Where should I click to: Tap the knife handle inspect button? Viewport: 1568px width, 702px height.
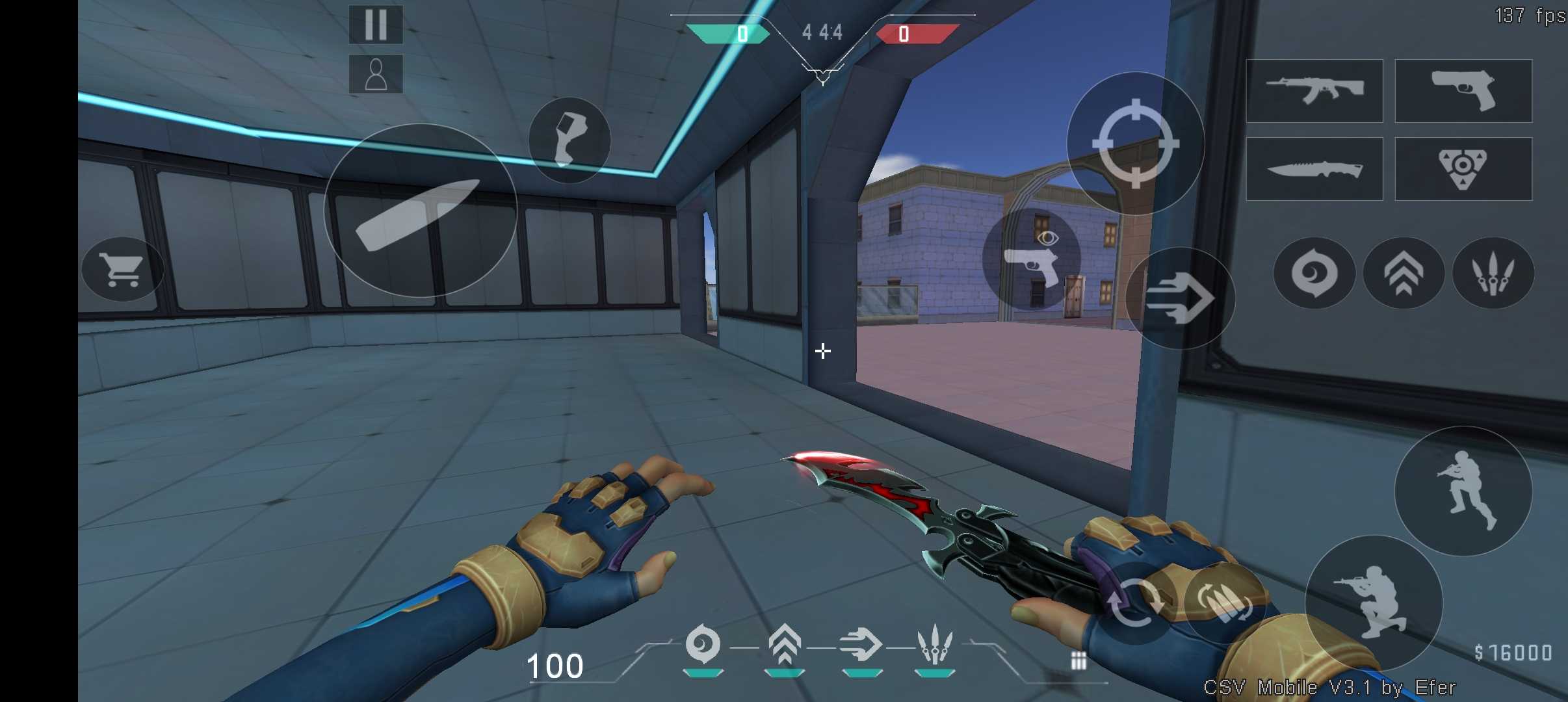click(x=569, y=140)
